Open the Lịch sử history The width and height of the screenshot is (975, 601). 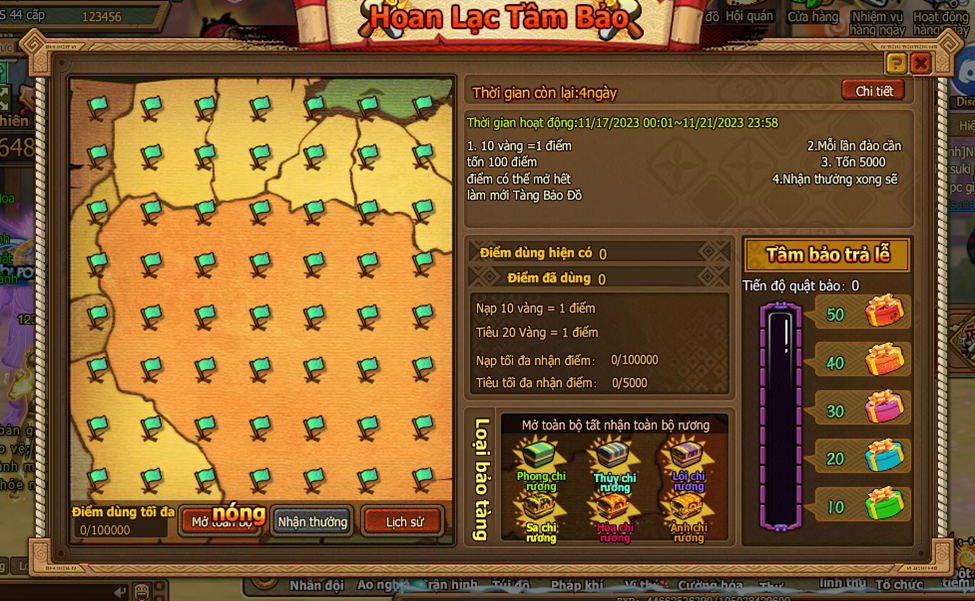point(404,521)
